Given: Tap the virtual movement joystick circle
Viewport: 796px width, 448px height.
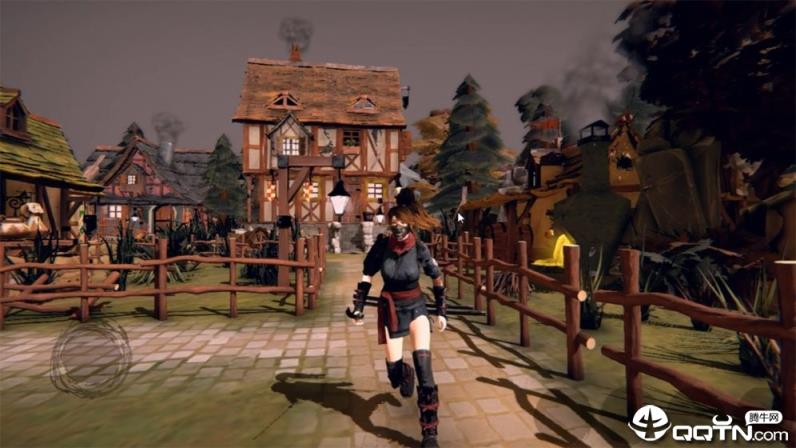Looking at the screenshot, I should click(91, 358).
